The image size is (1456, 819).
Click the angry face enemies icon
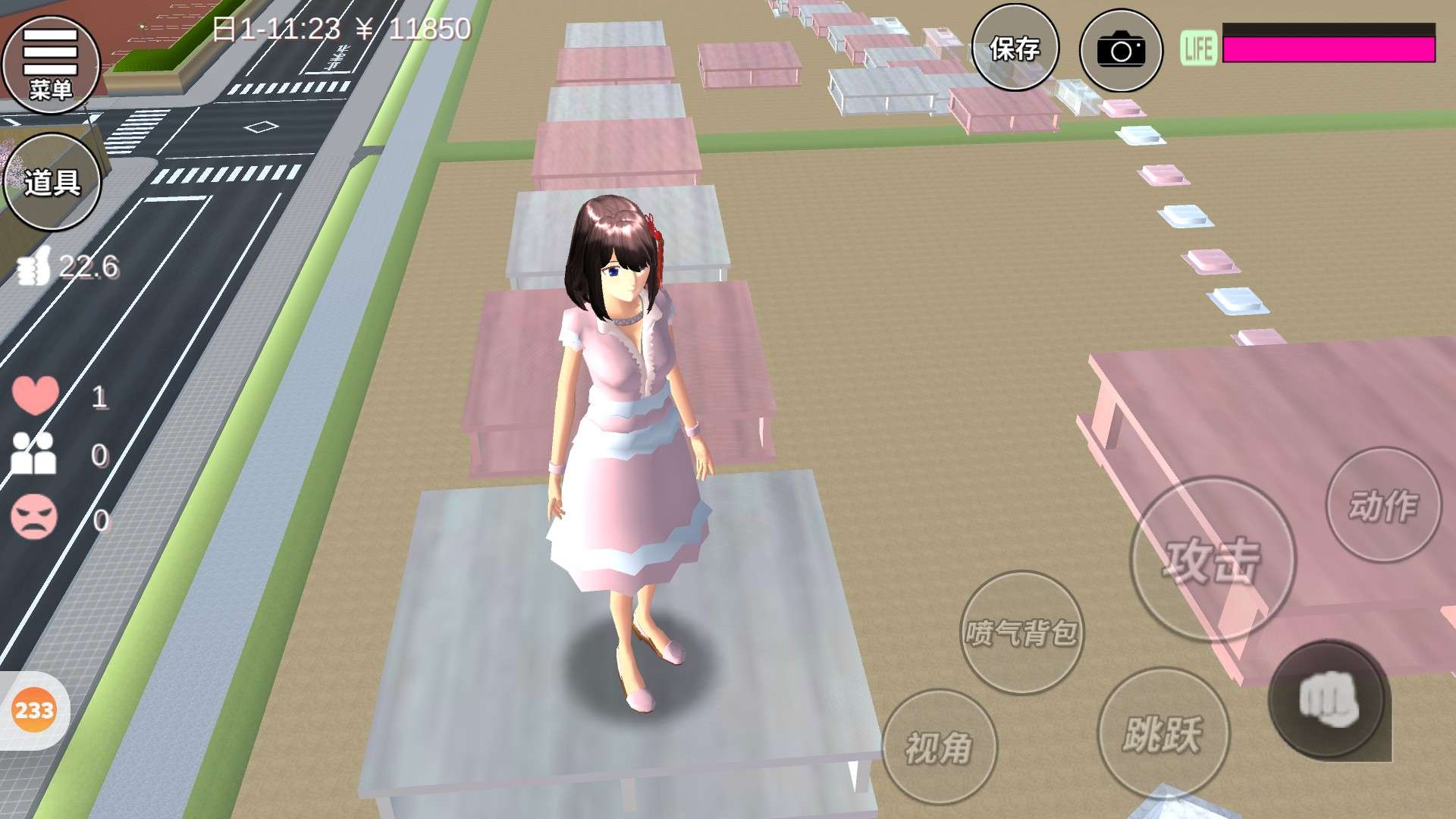click(x=34, y=517)
